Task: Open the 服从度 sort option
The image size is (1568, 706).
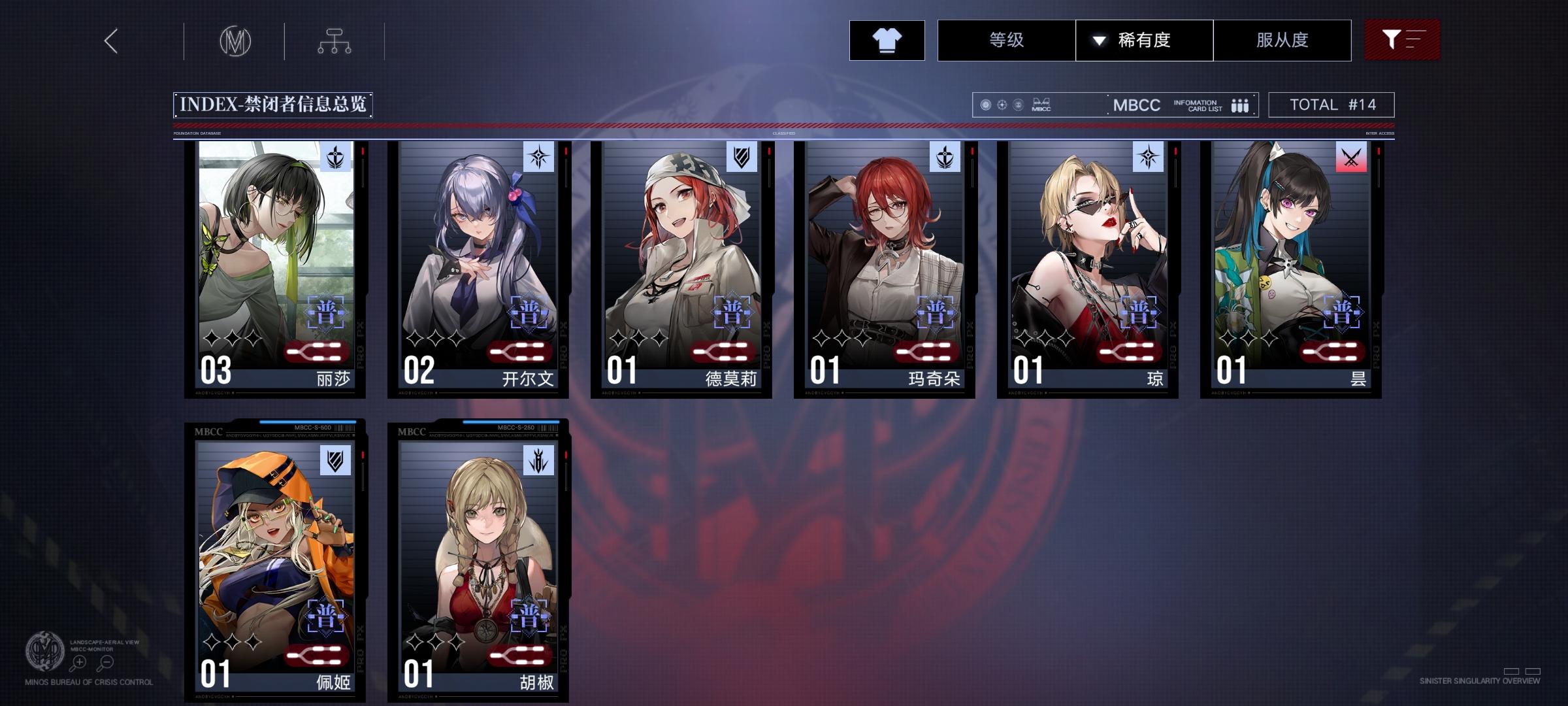Action: pyautogui.click(x=1282, y=40)
